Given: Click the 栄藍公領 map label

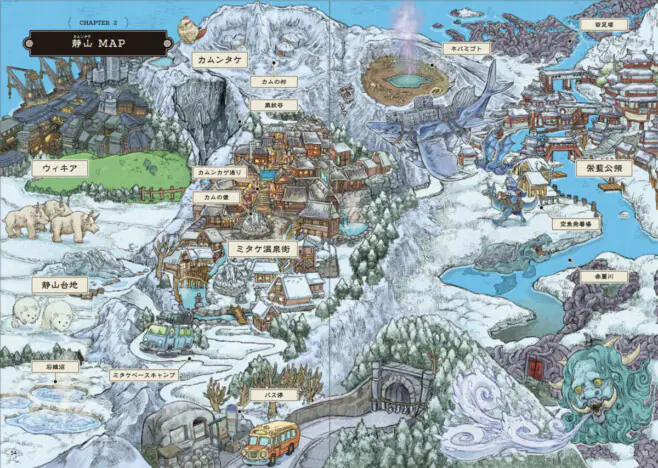Looking at the screenshot, I should tap(601, 168).
